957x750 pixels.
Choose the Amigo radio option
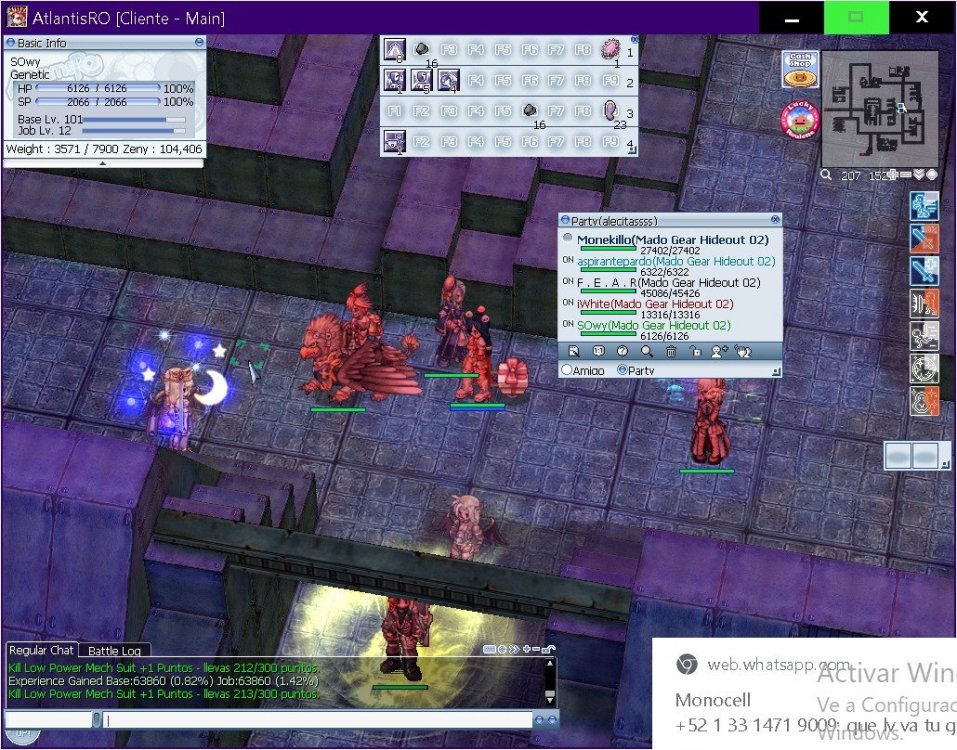click(568, 370)
